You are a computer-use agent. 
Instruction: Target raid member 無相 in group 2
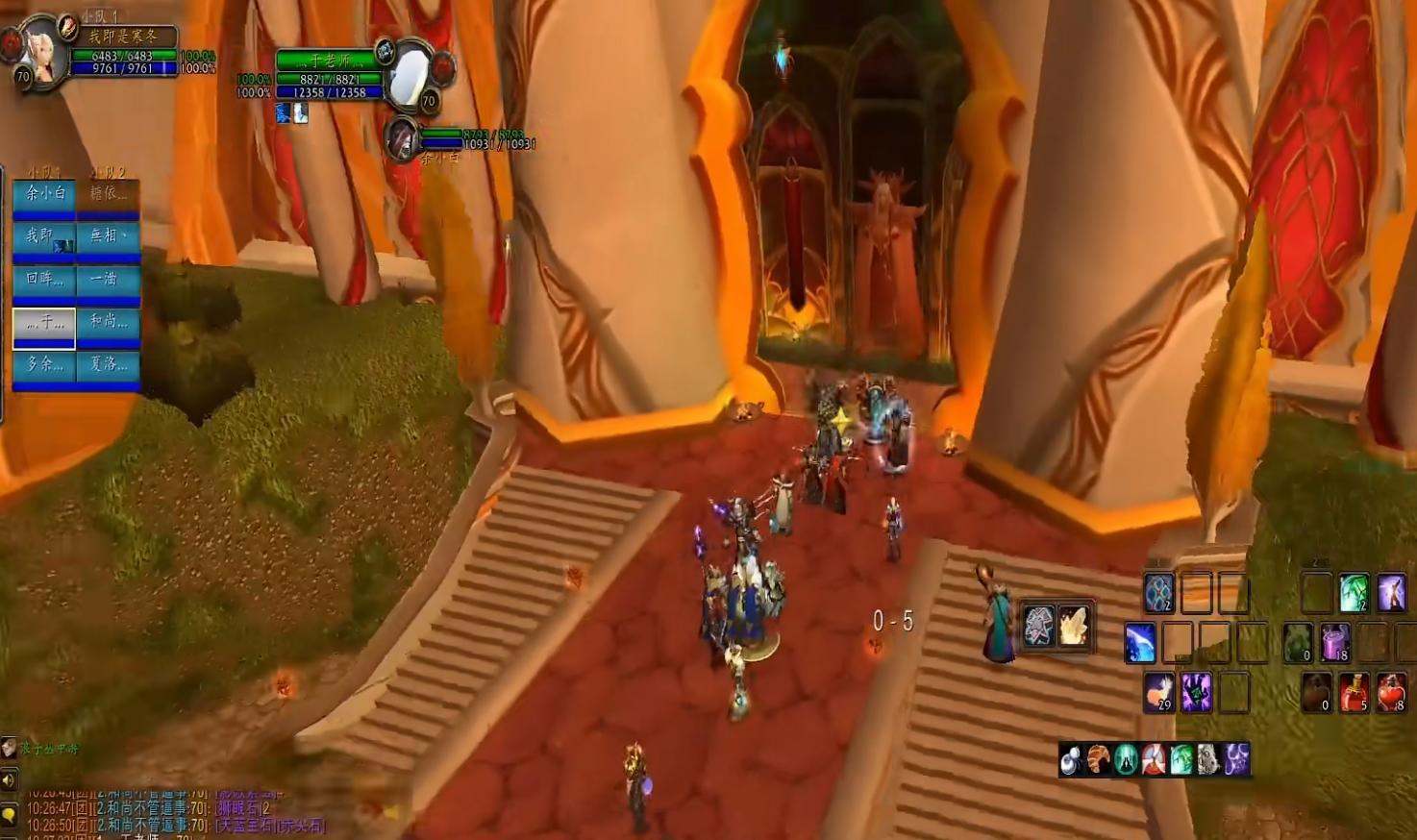click(108, 237)
